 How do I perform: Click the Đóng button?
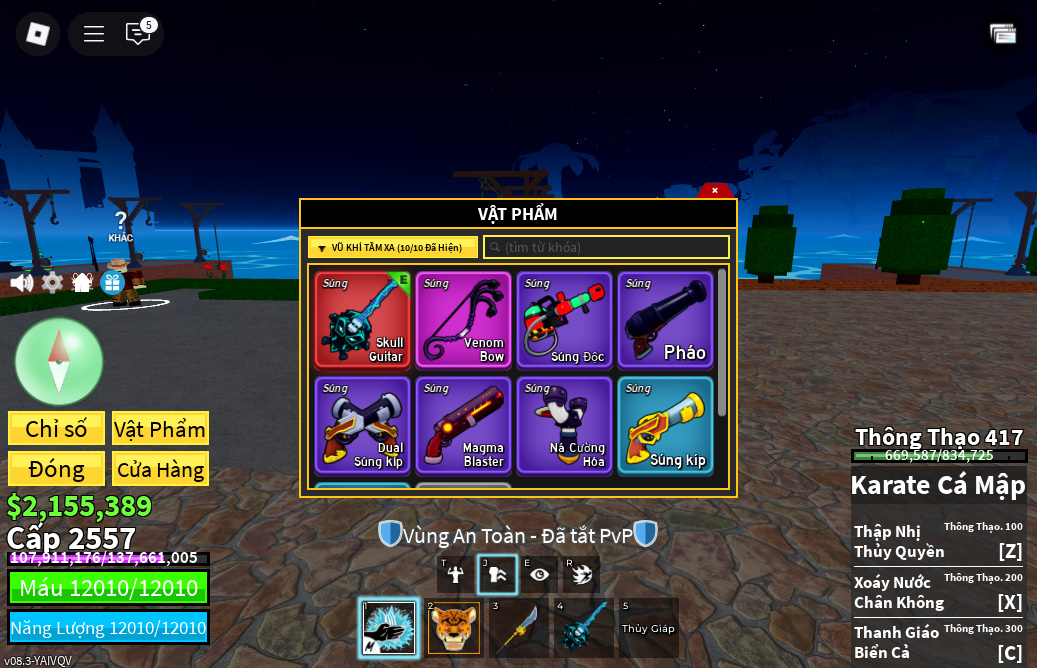[56, 469]
